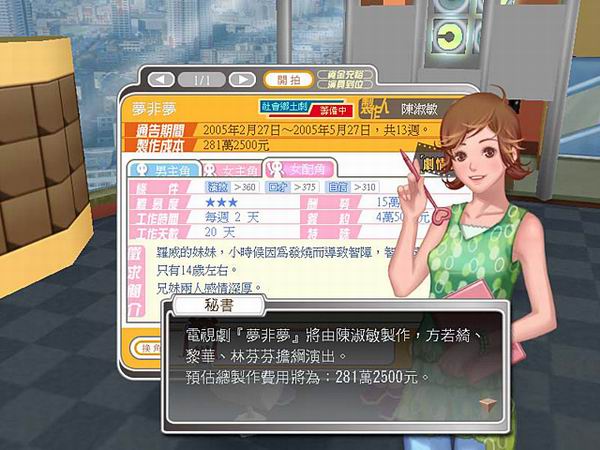Select the 女配角 supporting actress tab
This screenshot has width=600, height=450.
coord(299,168)
